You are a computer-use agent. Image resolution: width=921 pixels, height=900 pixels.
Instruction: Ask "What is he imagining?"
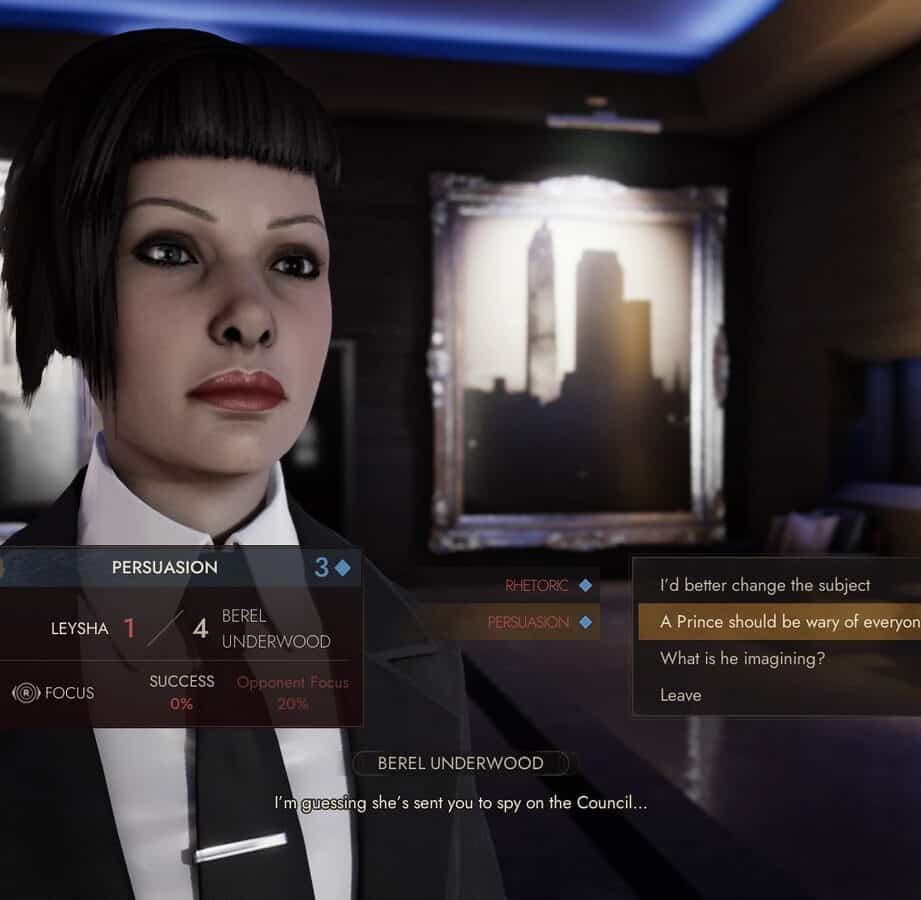point(742,658)
